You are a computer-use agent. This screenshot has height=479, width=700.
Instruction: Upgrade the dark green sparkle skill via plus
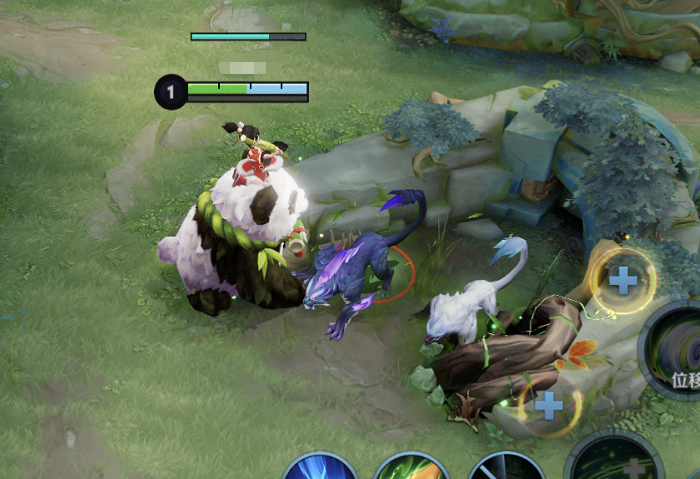tap(549, 405)
